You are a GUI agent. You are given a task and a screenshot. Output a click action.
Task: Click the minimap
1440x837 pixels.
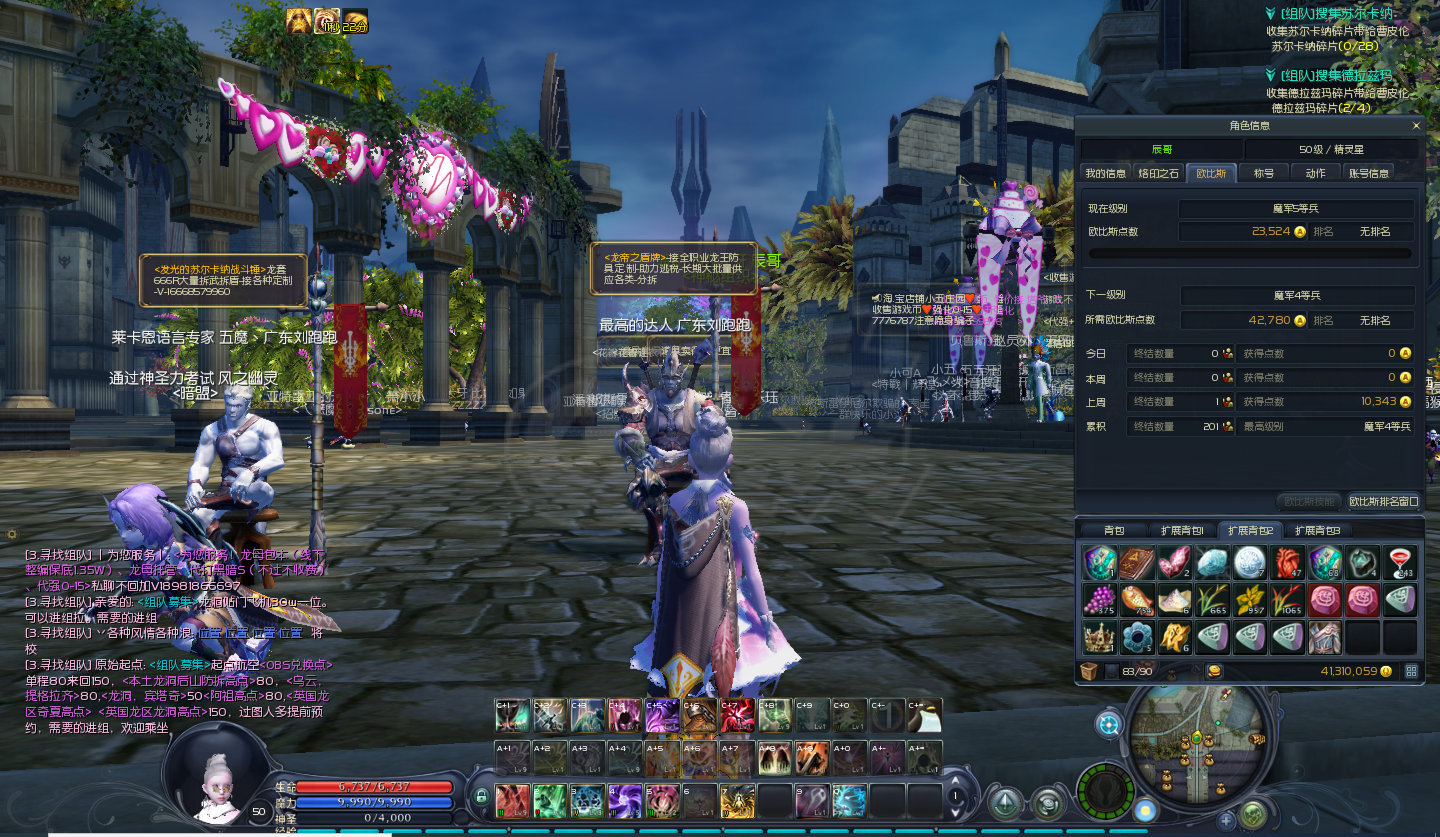1197,744
